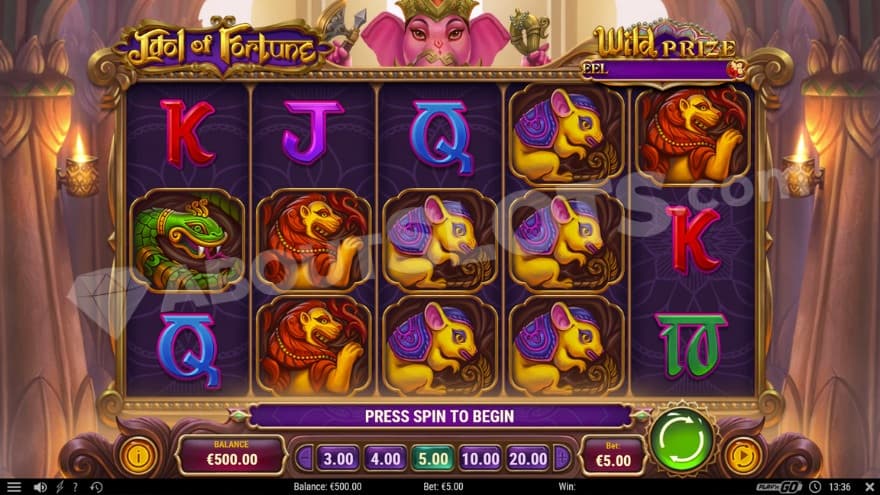880x495 pixels.
Task: Toggle the sound speaker icon
Action: click(40, 487)
